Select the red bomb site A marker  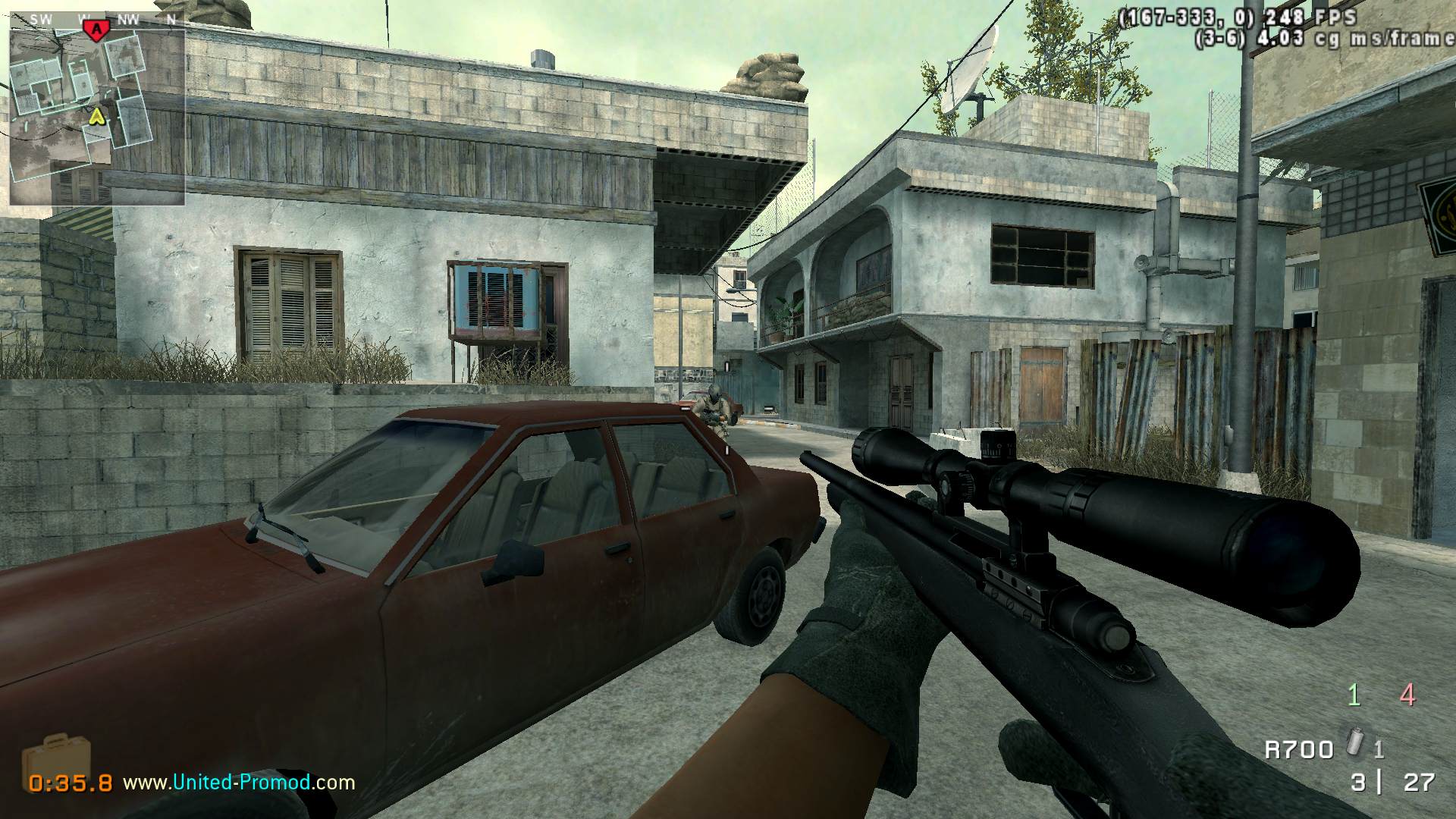96,30
